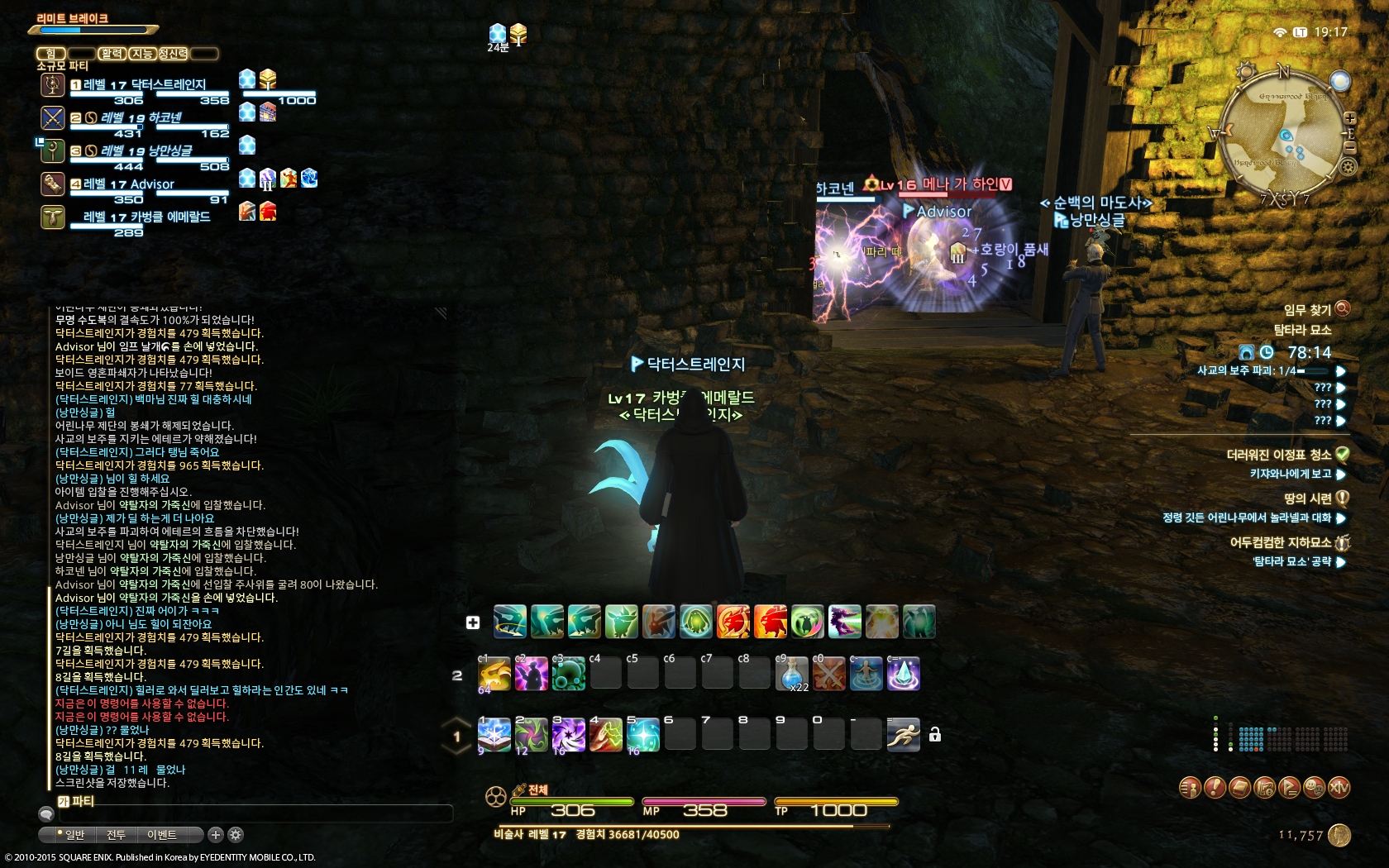Cast the spell in hotbar slot 1
This screenshot has width=1389, height=868.
coord(494,735)
